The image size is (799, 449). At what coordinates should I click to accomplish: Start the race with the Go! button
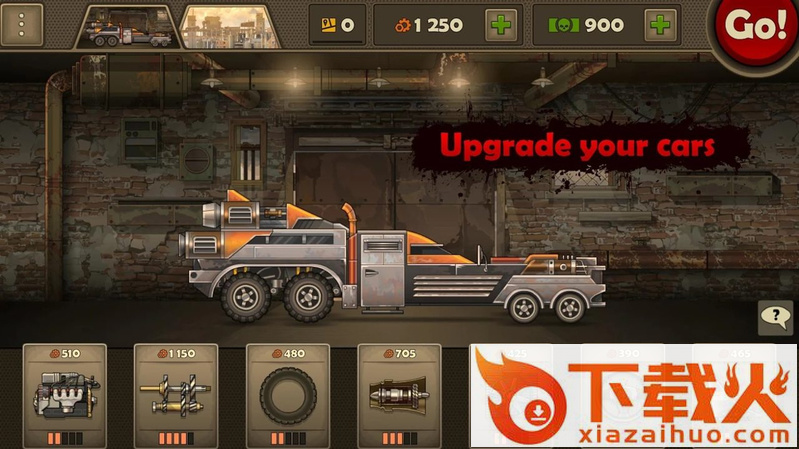(x=757, y=26)
